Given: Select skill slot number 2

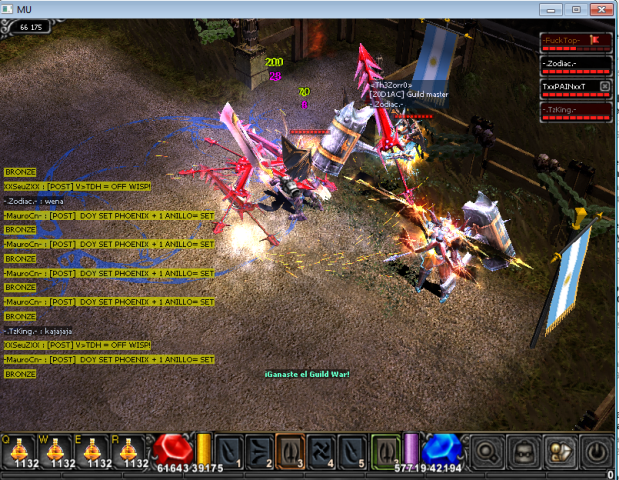Looking at the screenshot, I should tap(260, 451).
